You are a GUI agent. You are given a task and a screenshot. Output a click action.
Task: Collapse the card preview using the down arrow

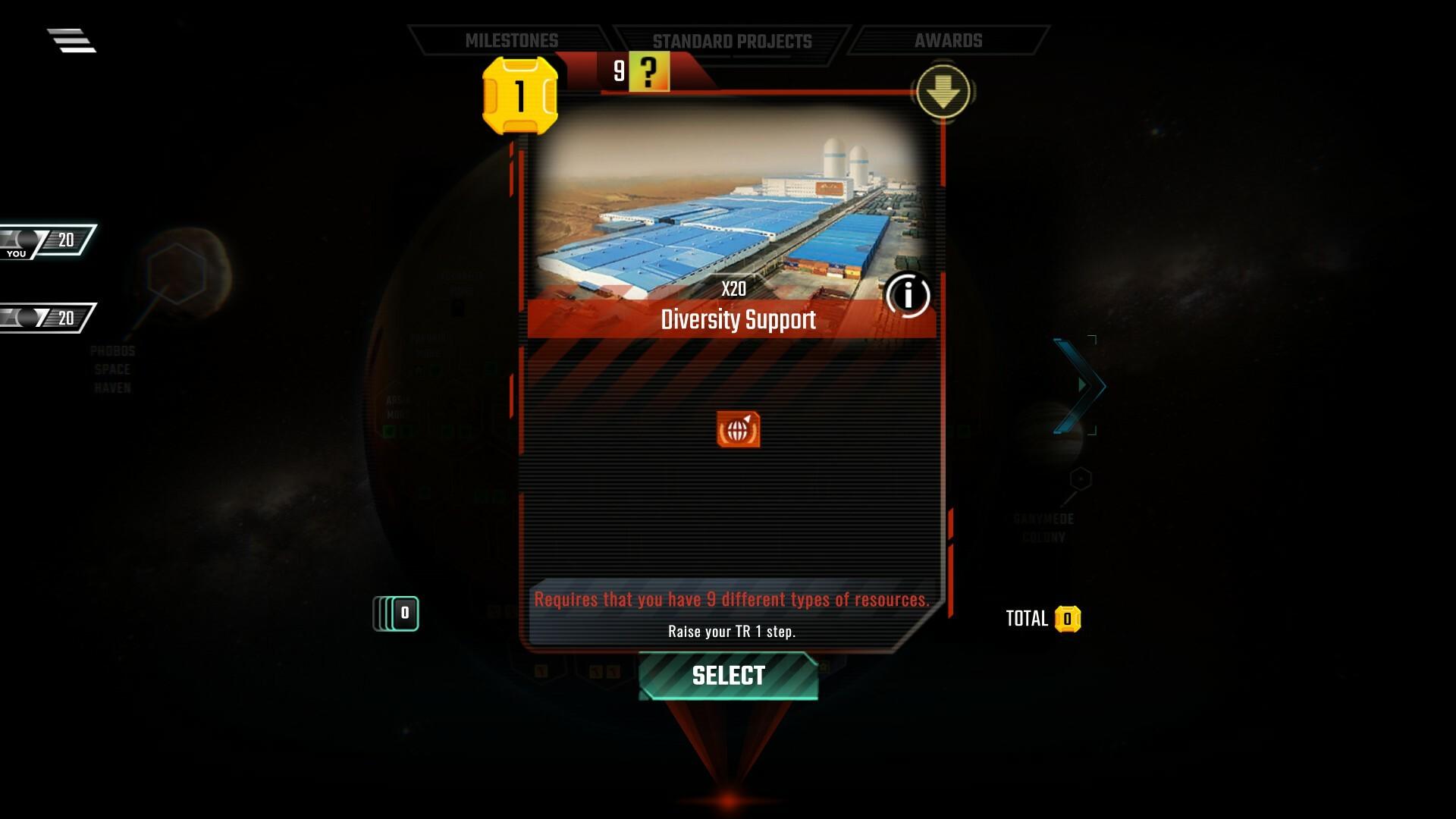click(945, 90)
